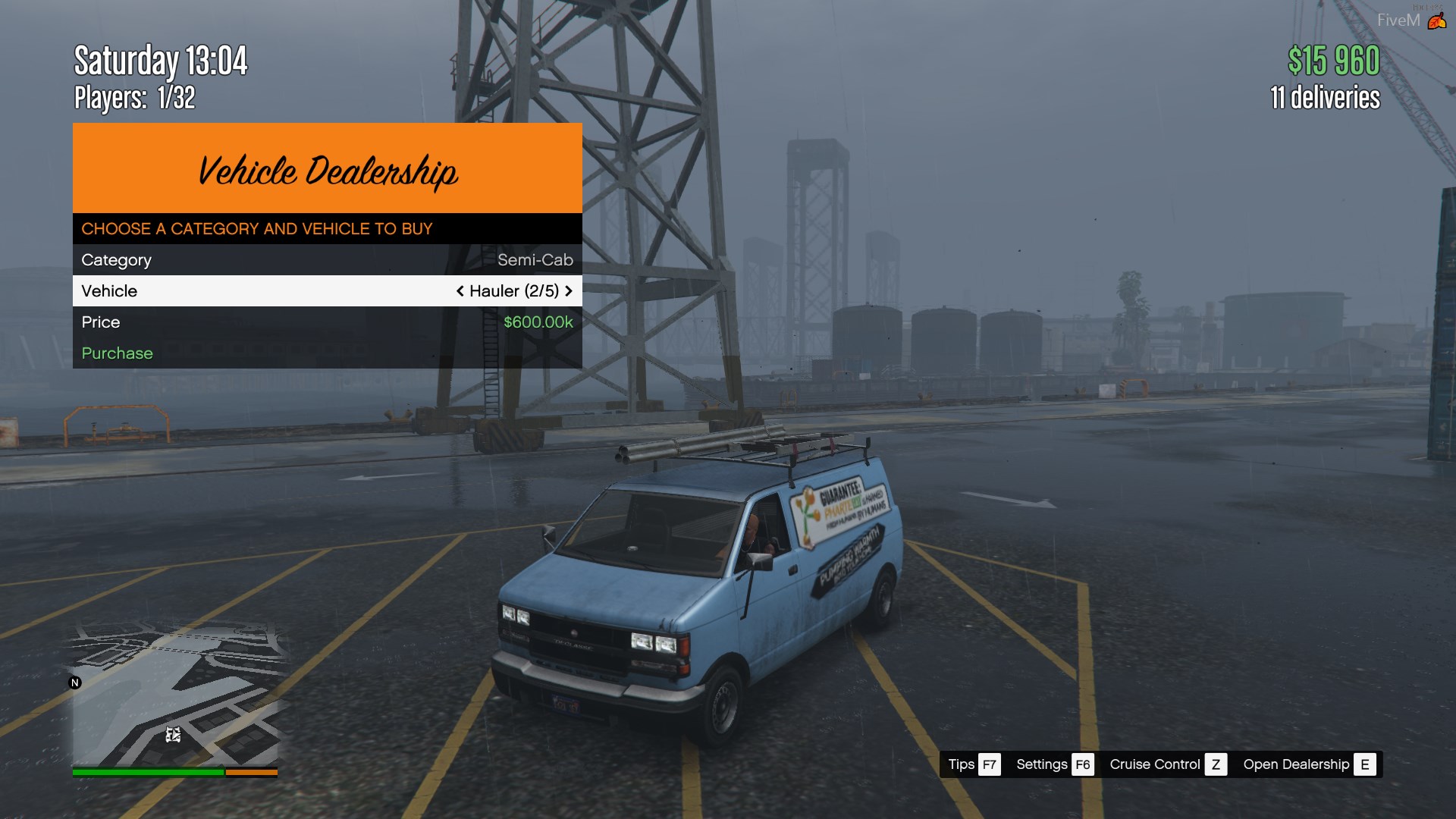The image size is (1456, 819).
Task: Click the left arrow beside Hauler
Action: pyautogui.click(x=460, y=291)
